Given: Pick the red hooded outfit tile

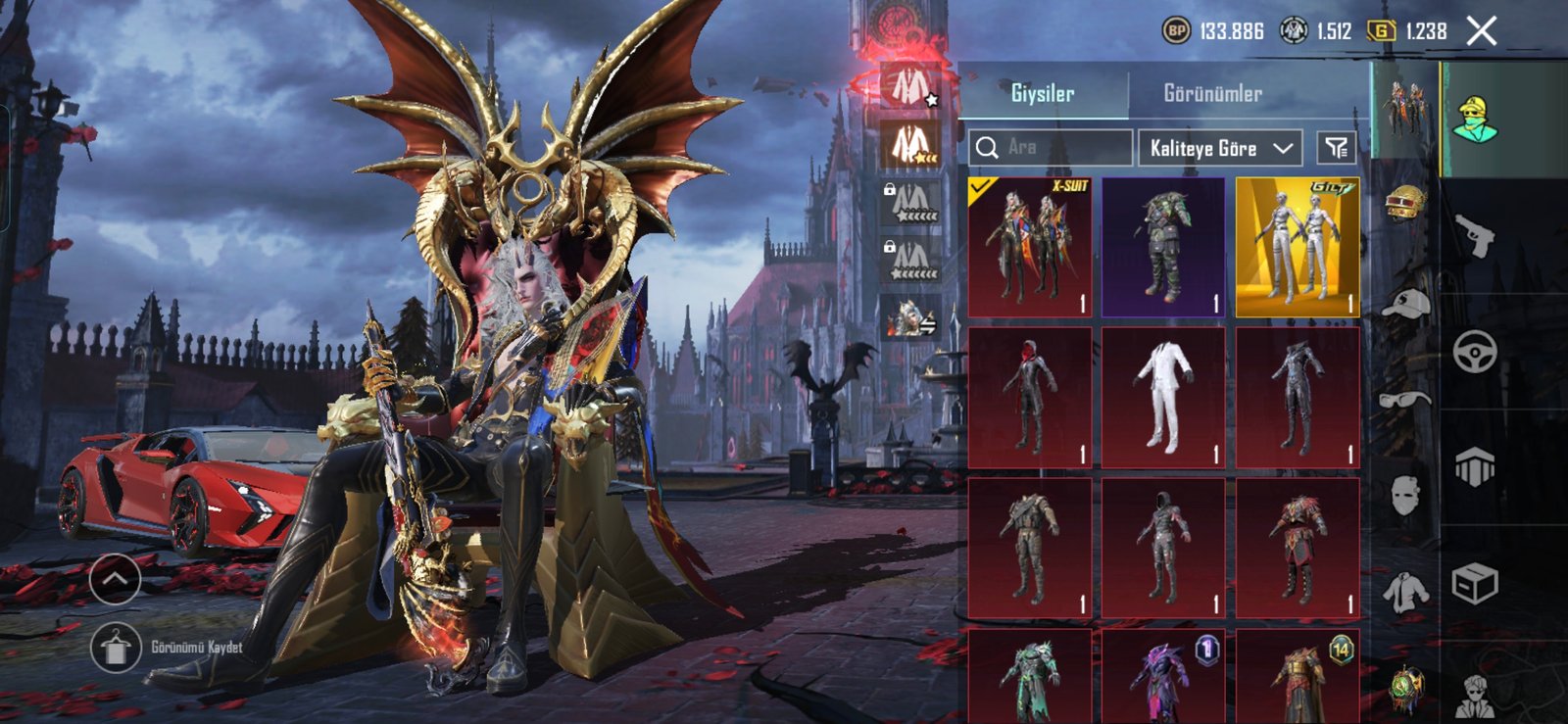Looking at the screenshot, I should pos(1030,397).
